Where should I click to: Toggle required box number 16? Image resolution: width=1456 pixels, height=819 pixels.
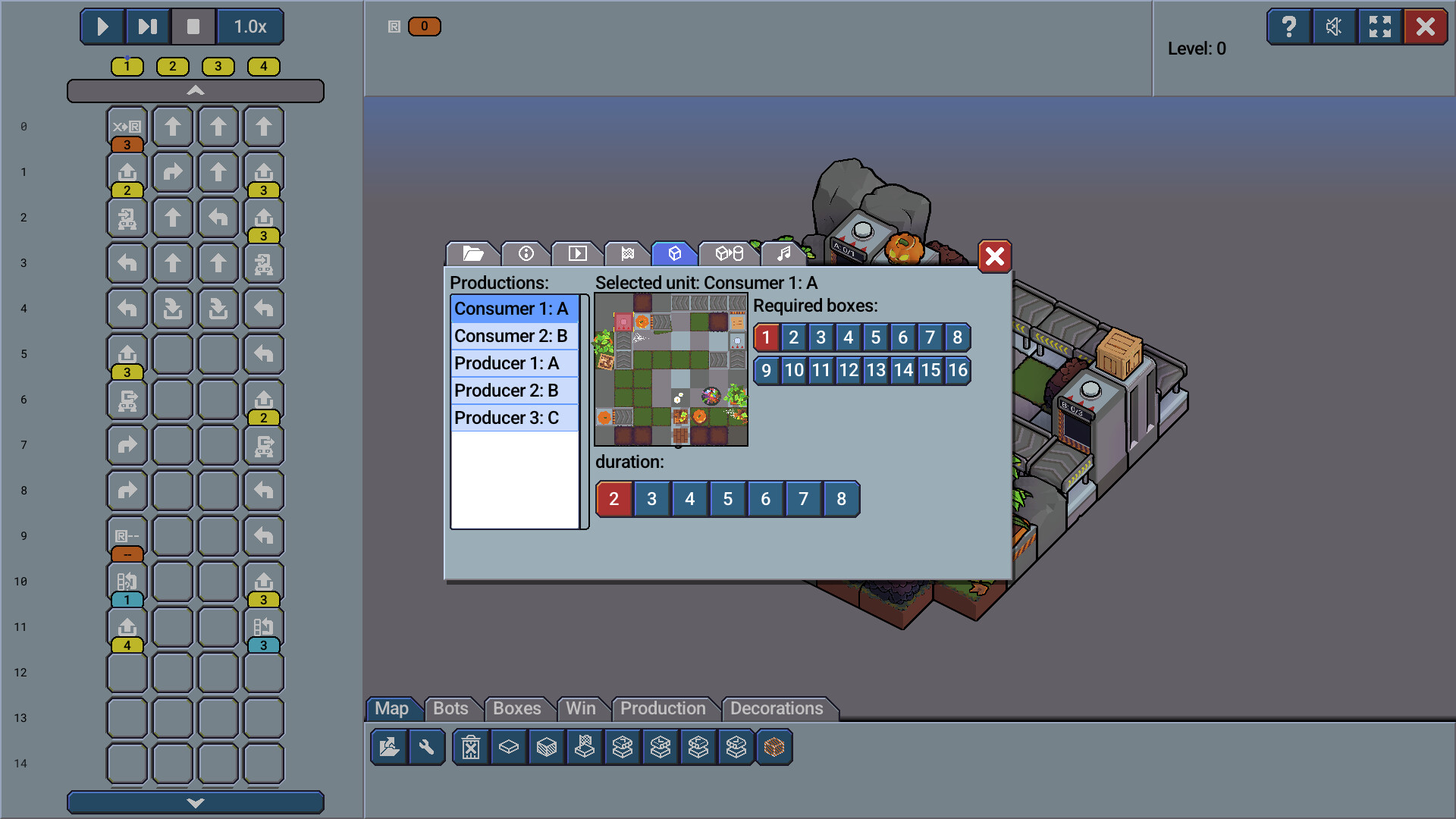click(x=958, y=371)
